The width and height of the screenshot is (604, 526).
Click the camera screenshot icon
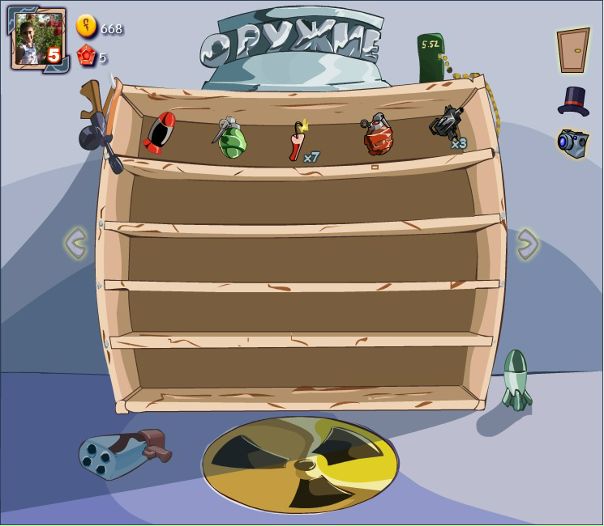point(572,141)
